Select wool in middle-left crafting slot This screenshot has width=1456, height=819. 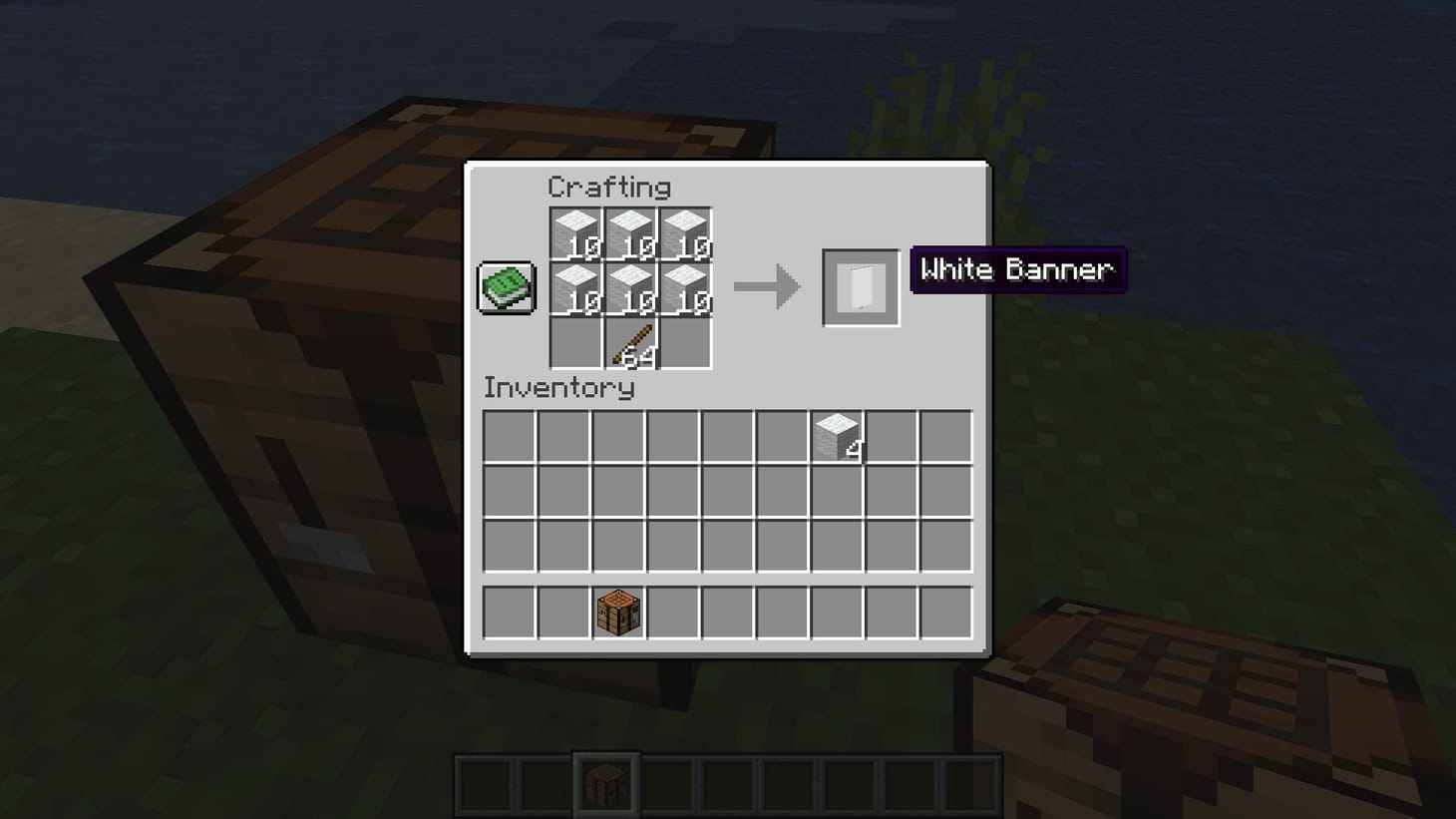click(574, 287)
